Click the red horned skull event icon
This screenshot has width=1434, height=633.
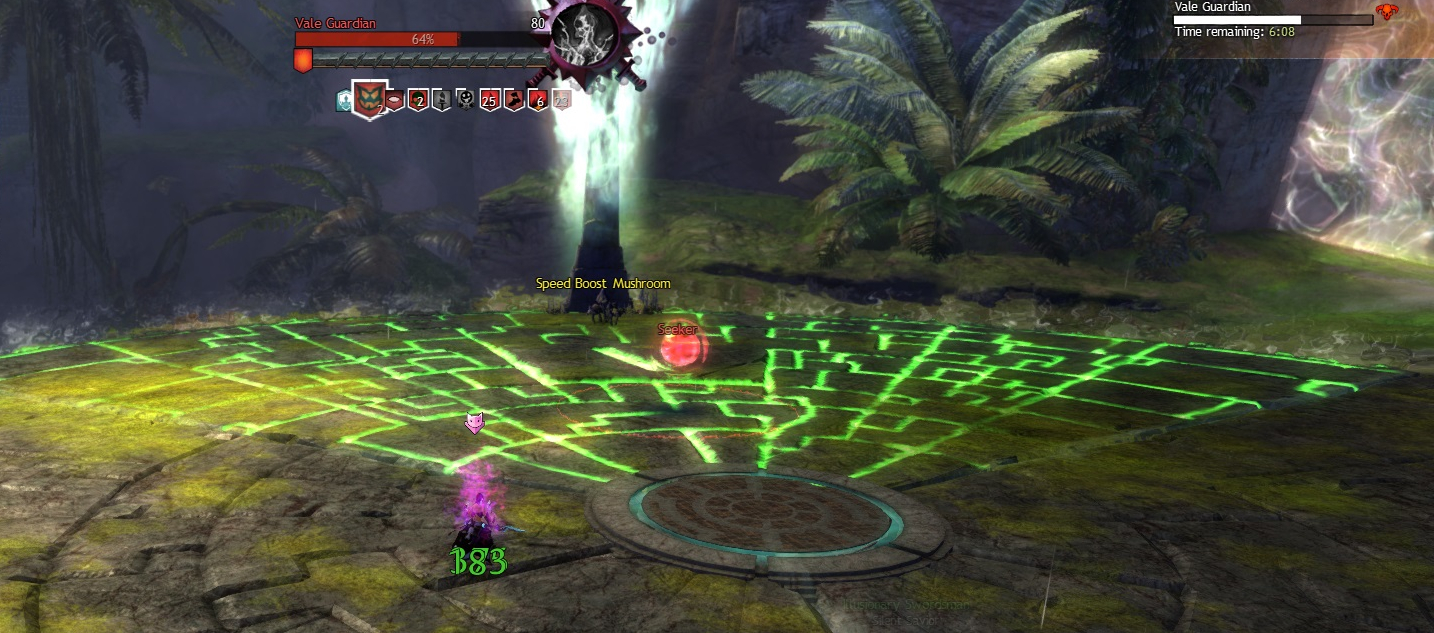pos(1386,13)
